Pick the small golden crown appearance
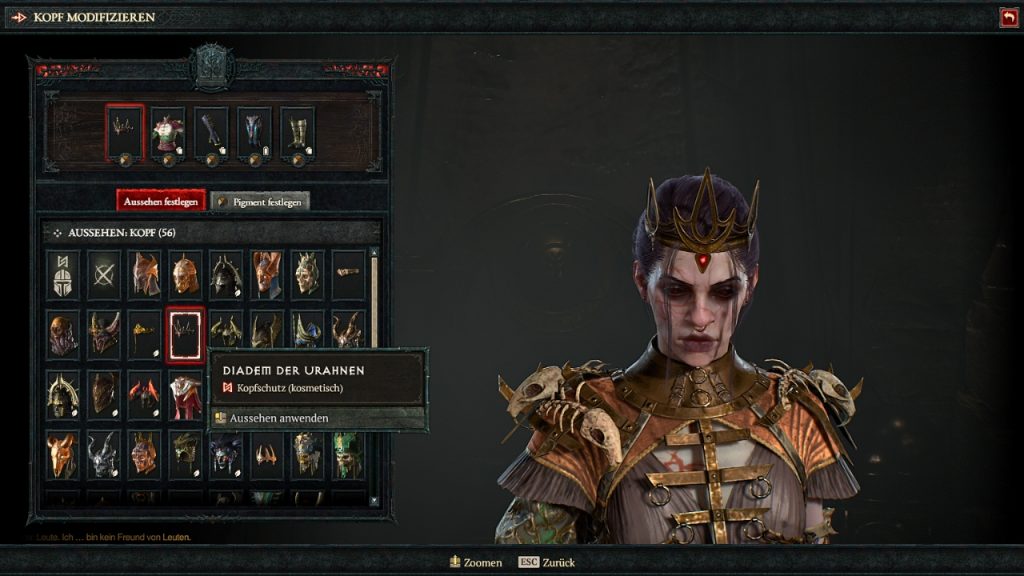This screenshot has height=576, width=1024. pos(266,454)
